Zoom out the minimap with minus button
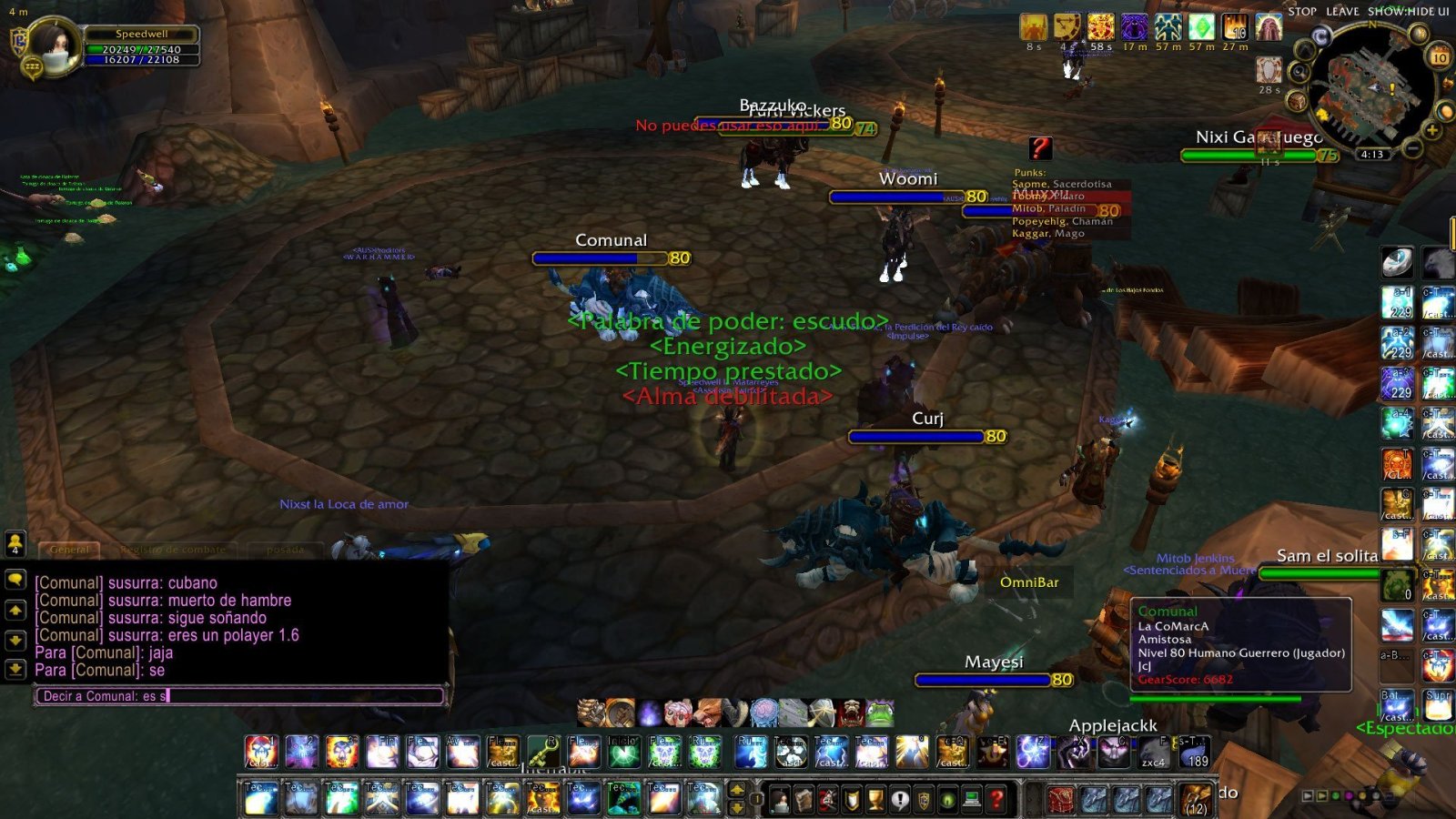Image resolution: width=1456 pixels, height=819 pixels. click(1411, 147)
